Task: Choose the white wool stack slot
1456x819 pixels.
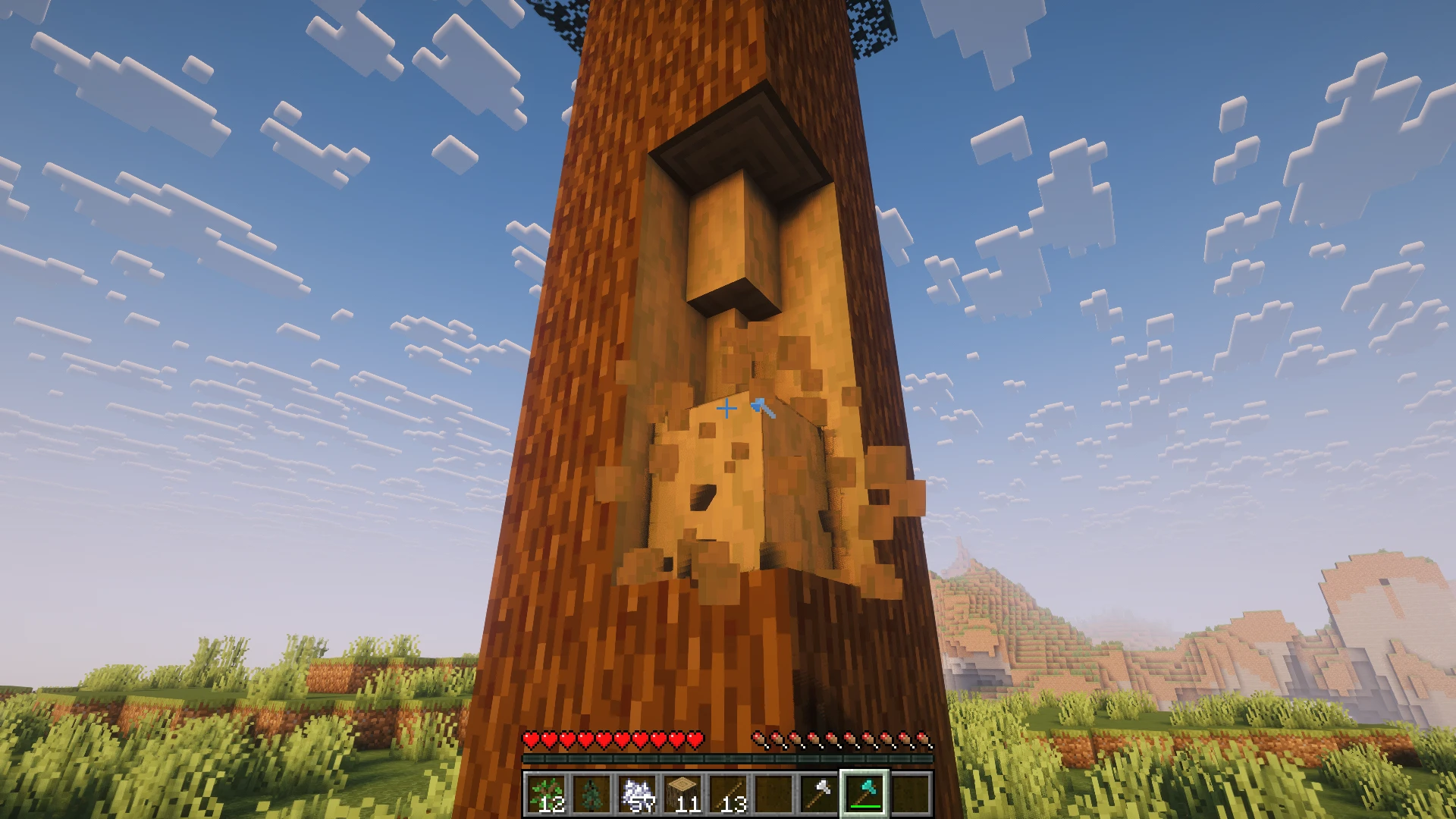Action: click(x=637, y=794)
